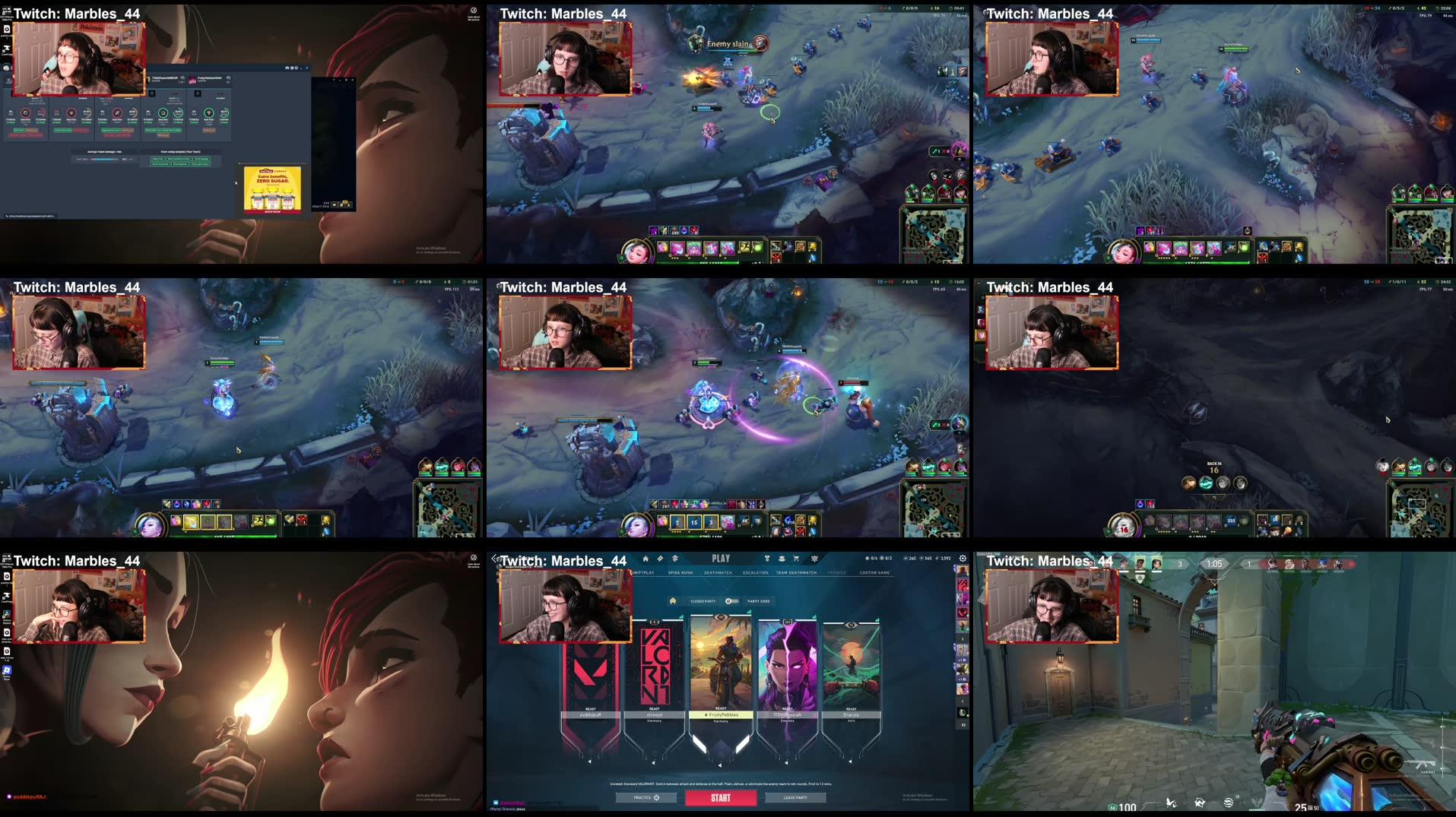
Task: Click the blue Average Team Damage slider
Action: (x=104, y=160)
